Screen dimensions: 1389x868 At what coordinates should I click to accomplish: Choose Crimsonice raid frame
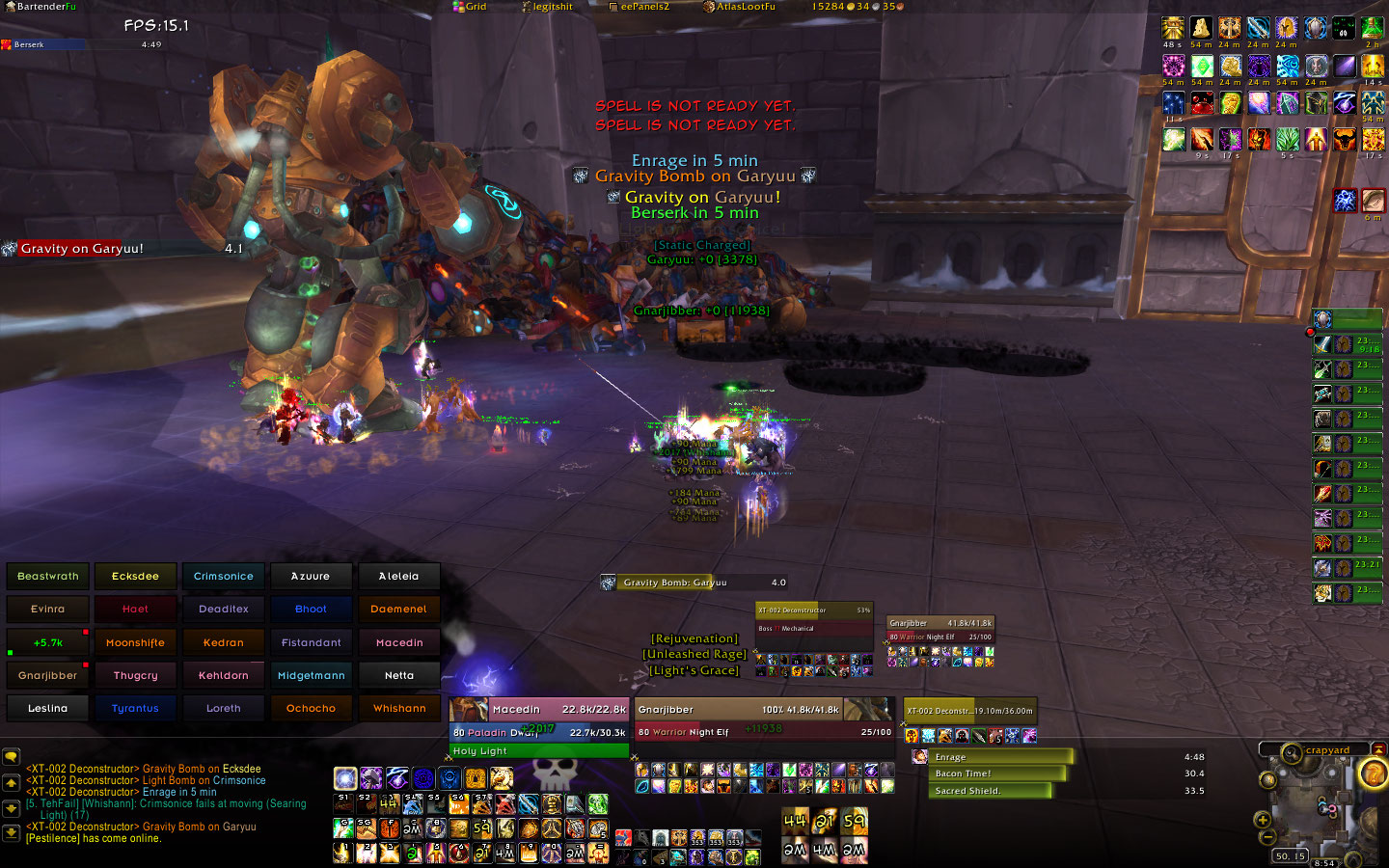click(x=223, y=577)
